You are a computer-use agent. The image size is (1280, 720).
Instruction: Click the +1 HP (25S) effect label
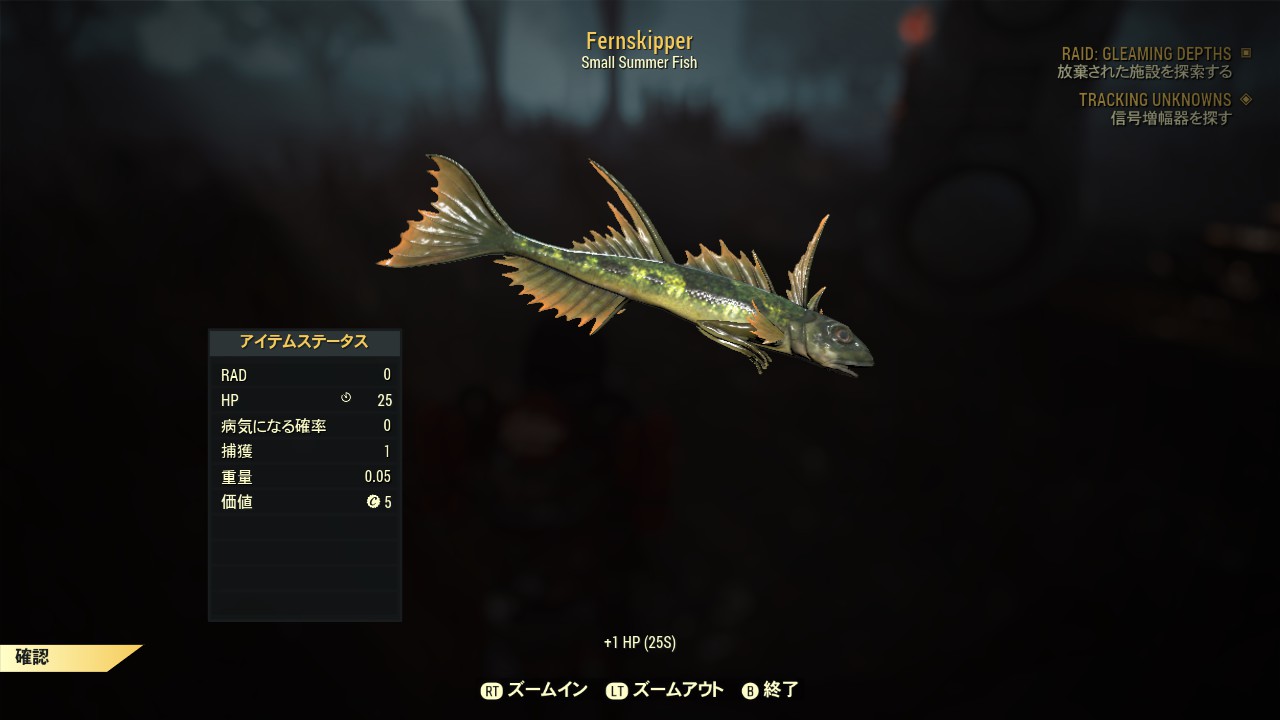click(639, 642)
